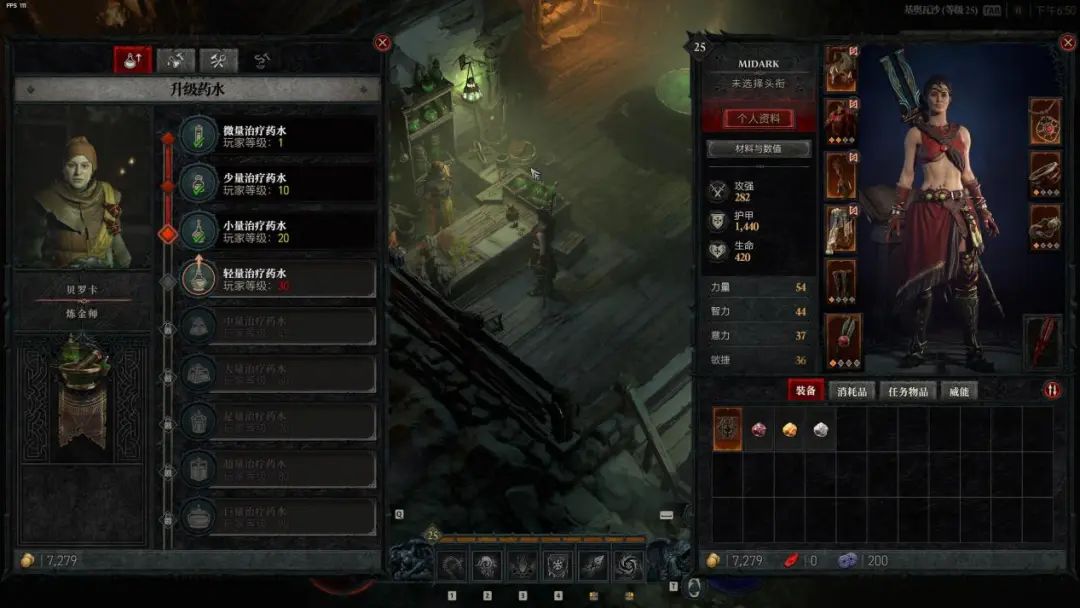Activate the swirling vortex skill icon
Image resolution: width=1080 pixels, height=608 pixels.
(629, 566)
